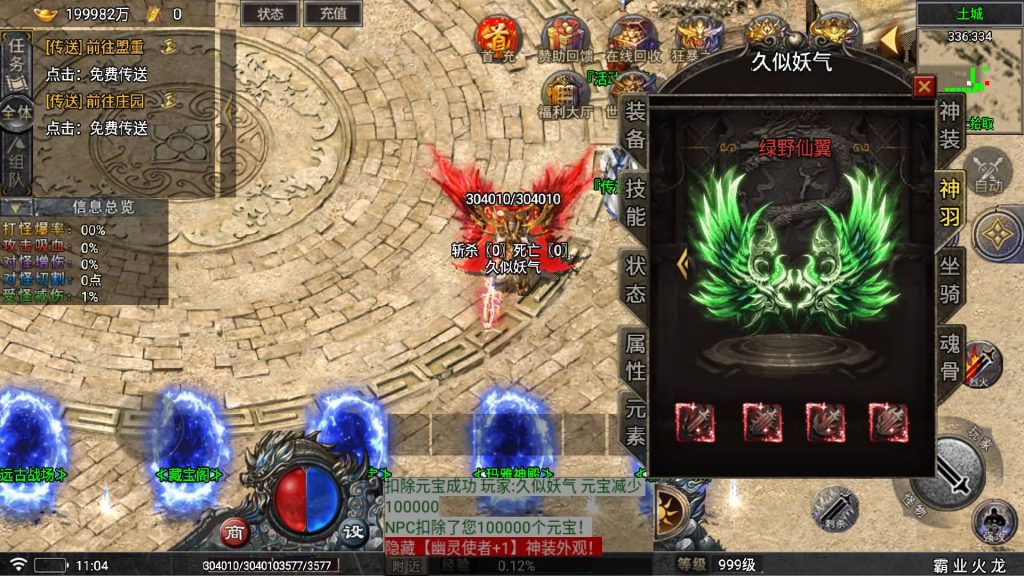Open the 坐骑 mount tab
This screenshot has height=576, width=1024.
(x=949, y=279)
